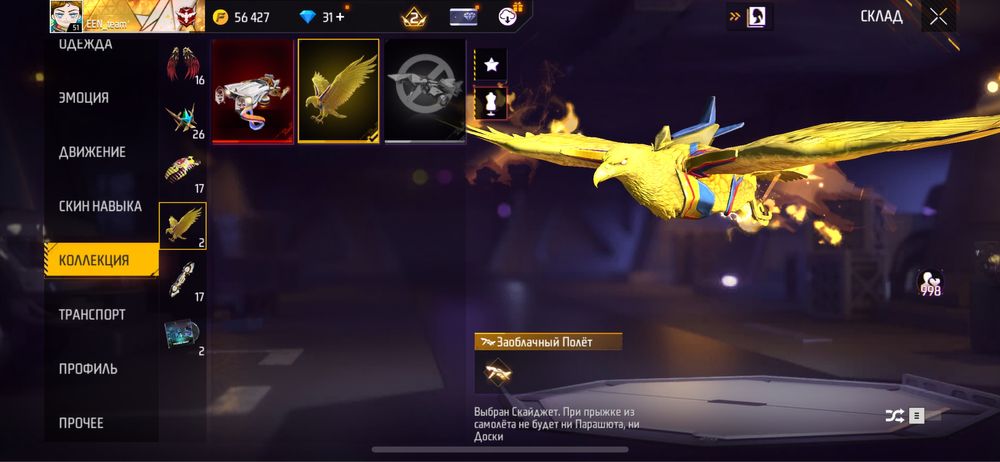The image size is (1000, 462).
Task: Toggle the shuffle random skin icon
Action: [893, 416]
